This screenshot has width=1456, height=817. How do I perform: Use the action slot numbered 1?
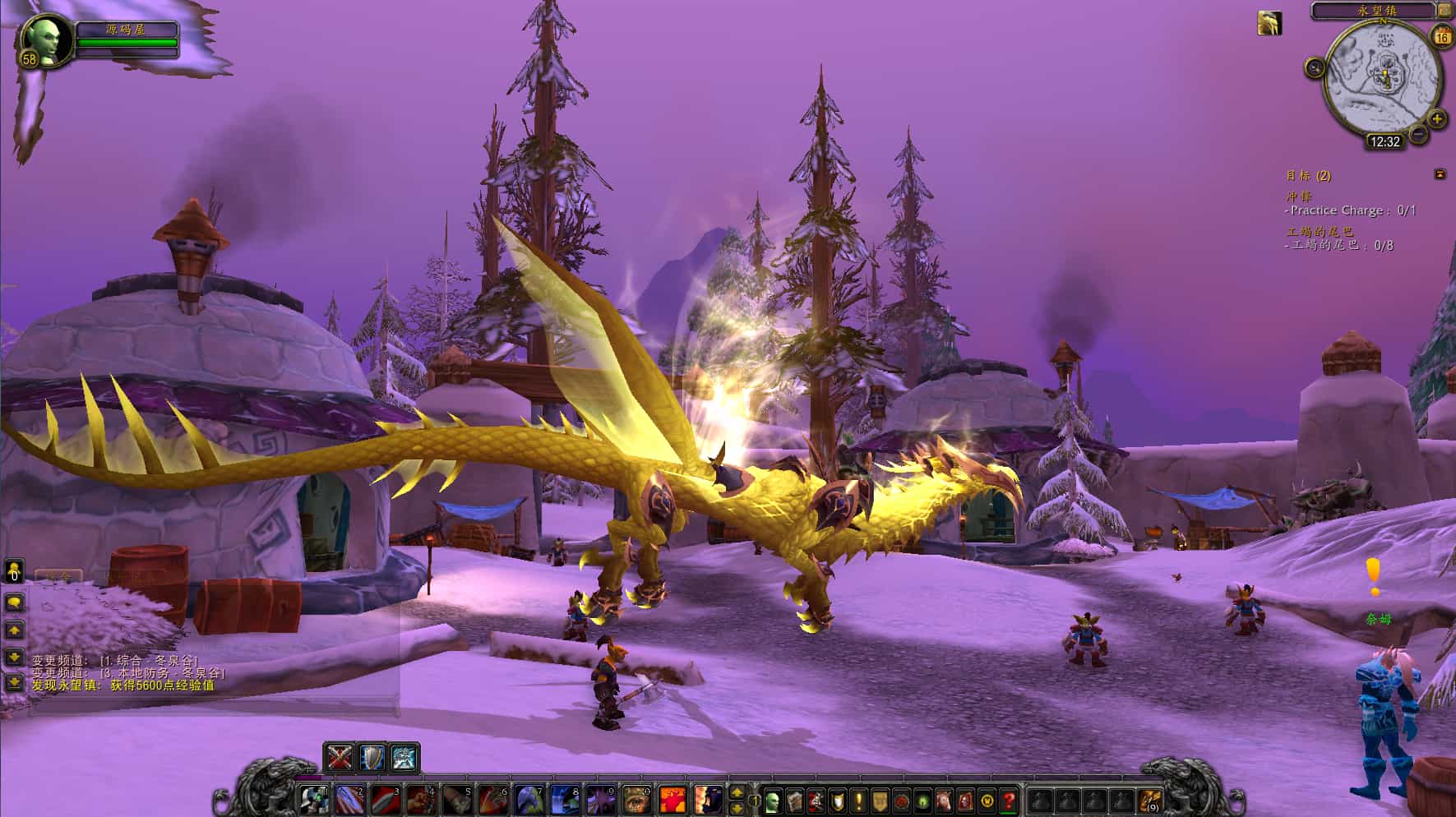[x=313, y=800]
